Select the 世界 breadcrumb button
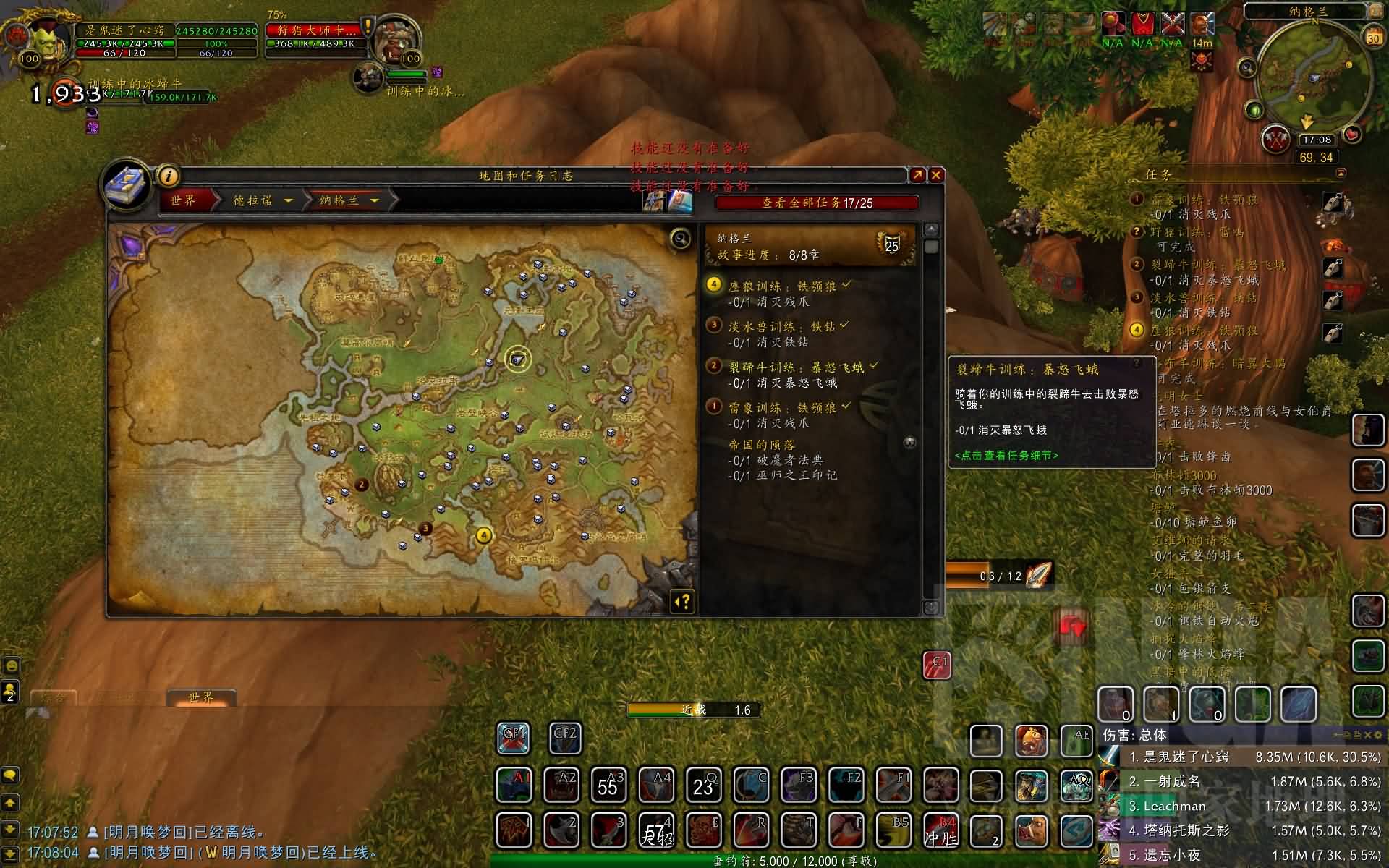 click(184, 200)
